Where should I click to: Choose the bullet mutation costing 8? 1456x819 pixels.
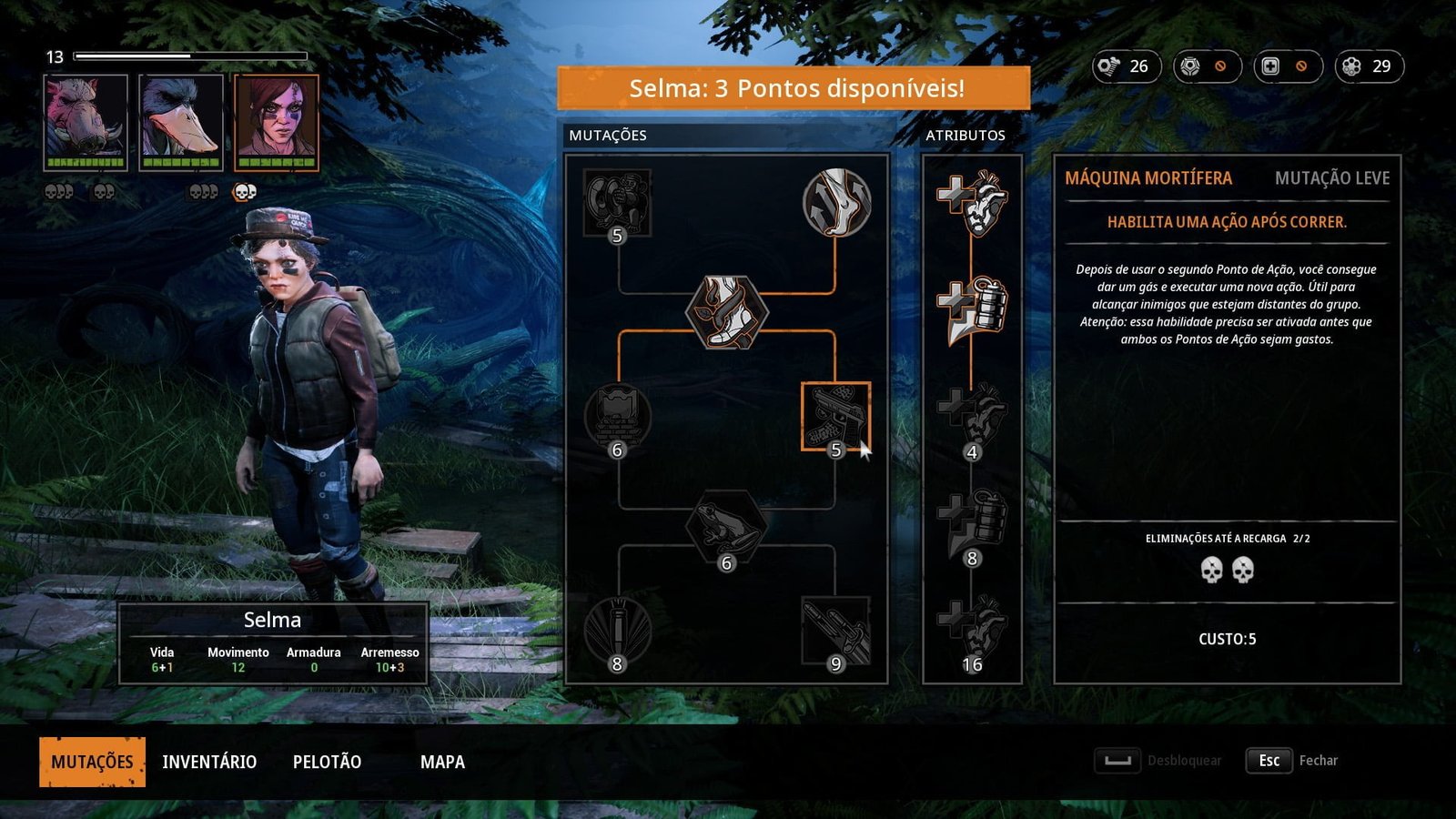[618, 630]
